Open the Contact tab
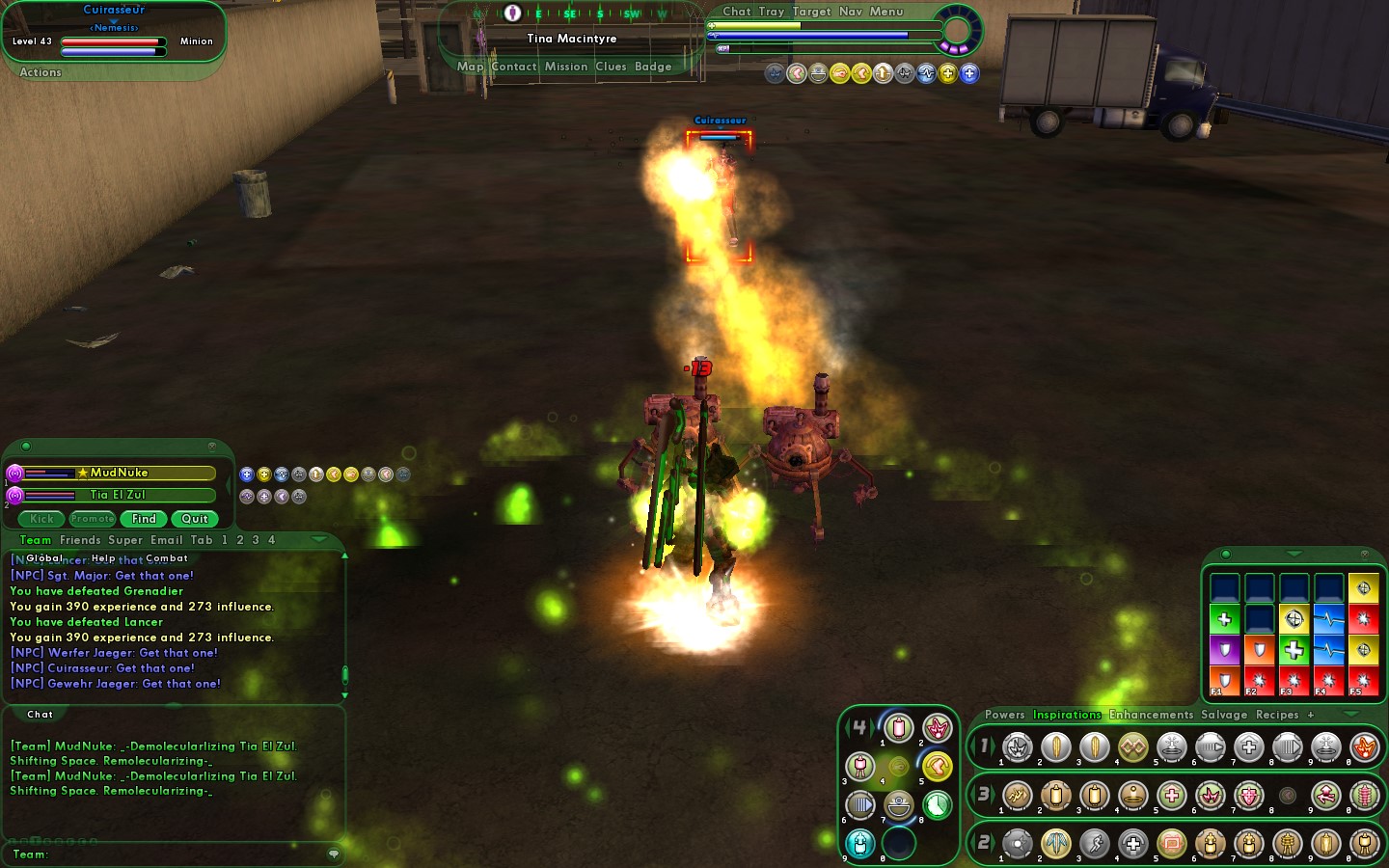 514,67
